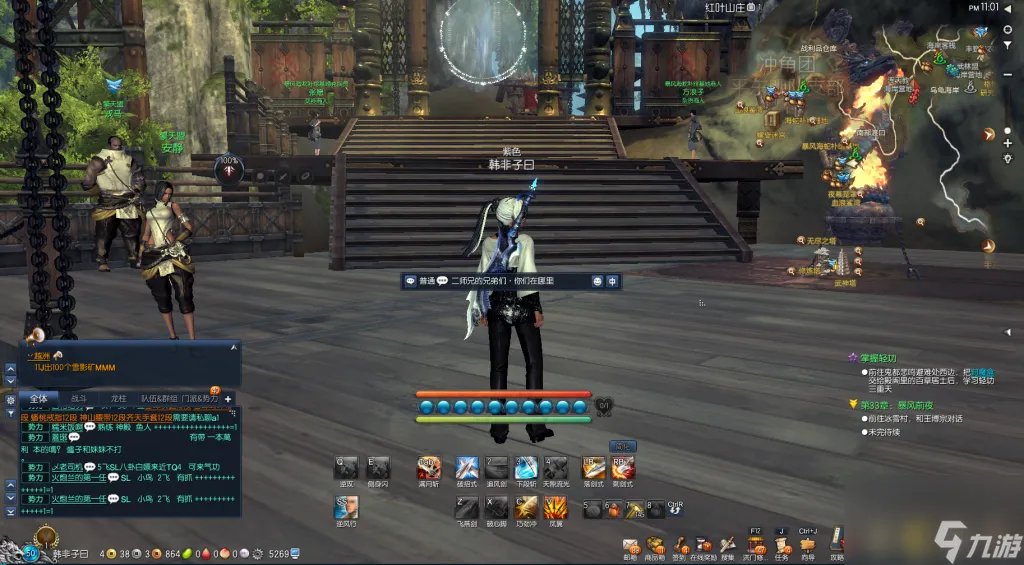Open the 商品箱 item box

655,545
